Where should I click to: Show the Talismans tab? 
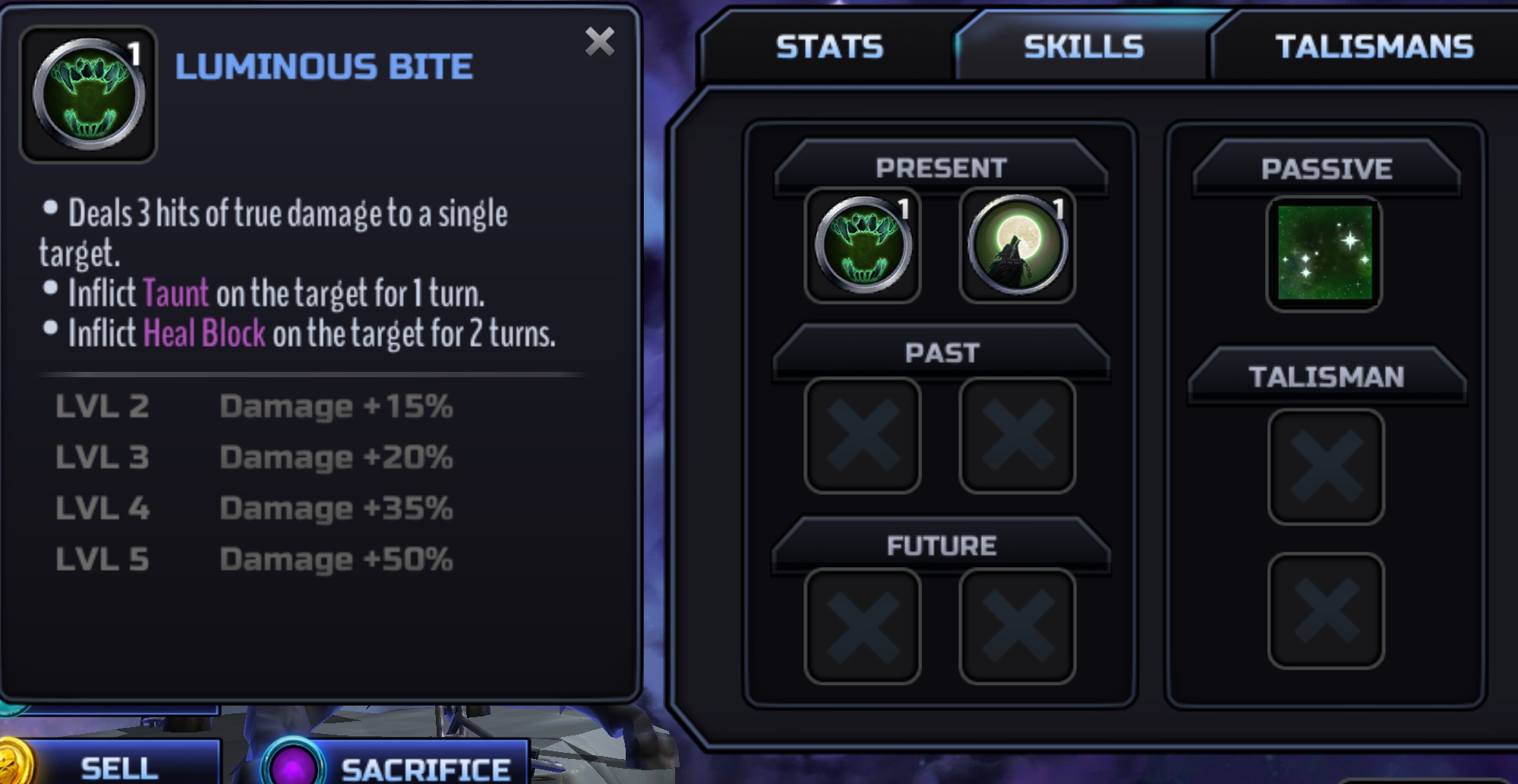(x=1374, y=47)
